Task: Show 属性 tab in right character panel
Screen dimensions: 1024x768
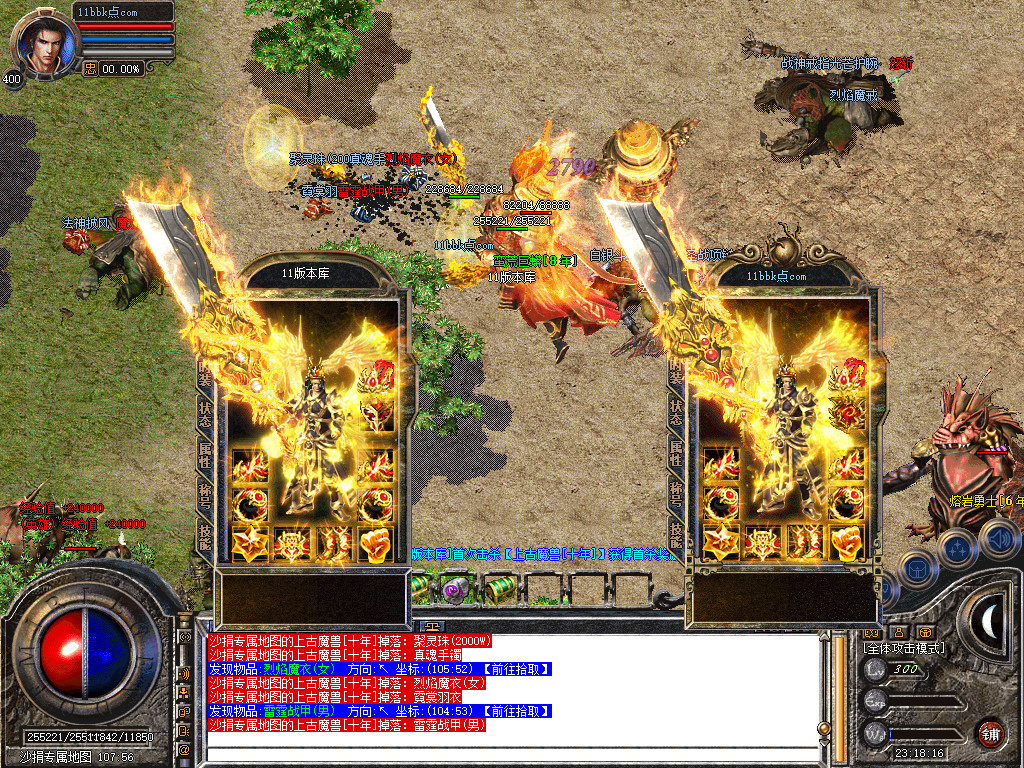Action: point(677,451)
